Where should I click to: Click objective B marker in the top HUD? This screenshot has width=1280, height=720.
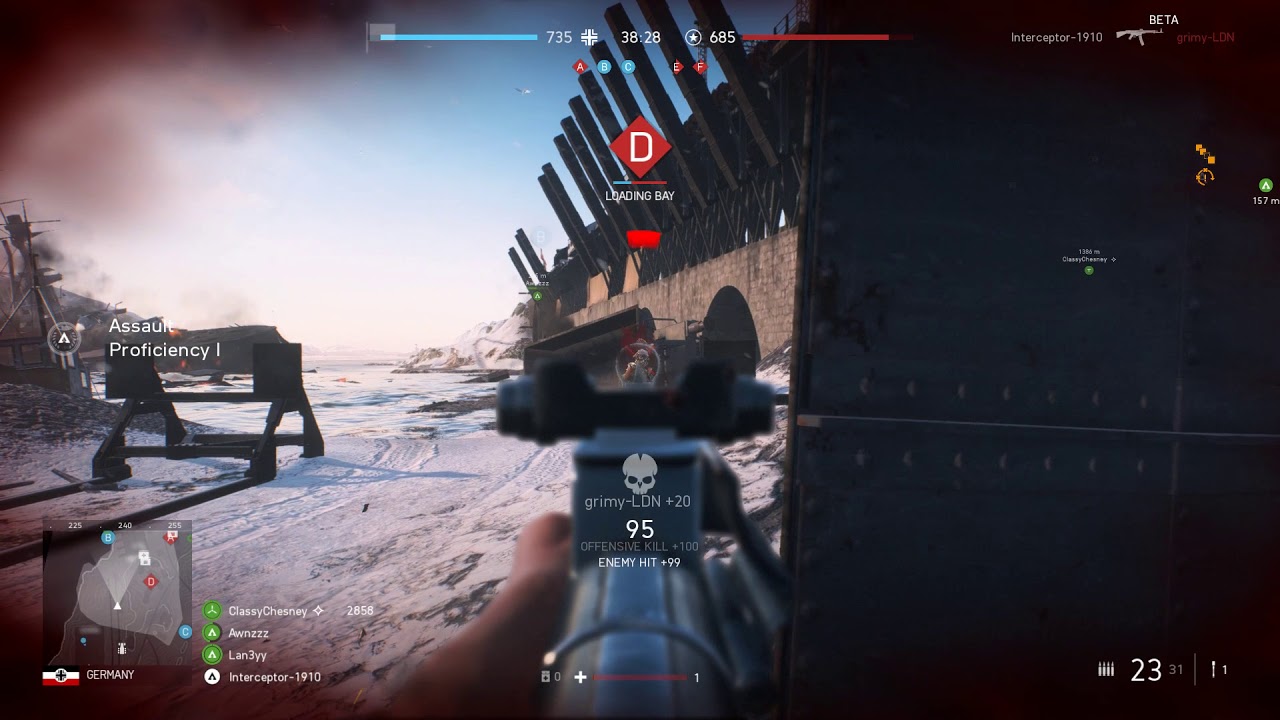click(604, 66)
